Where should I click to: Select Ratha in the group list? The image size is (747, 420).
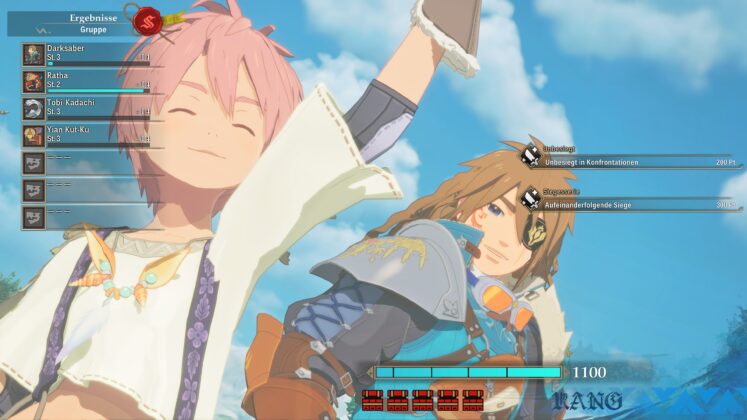coord(85,80)
